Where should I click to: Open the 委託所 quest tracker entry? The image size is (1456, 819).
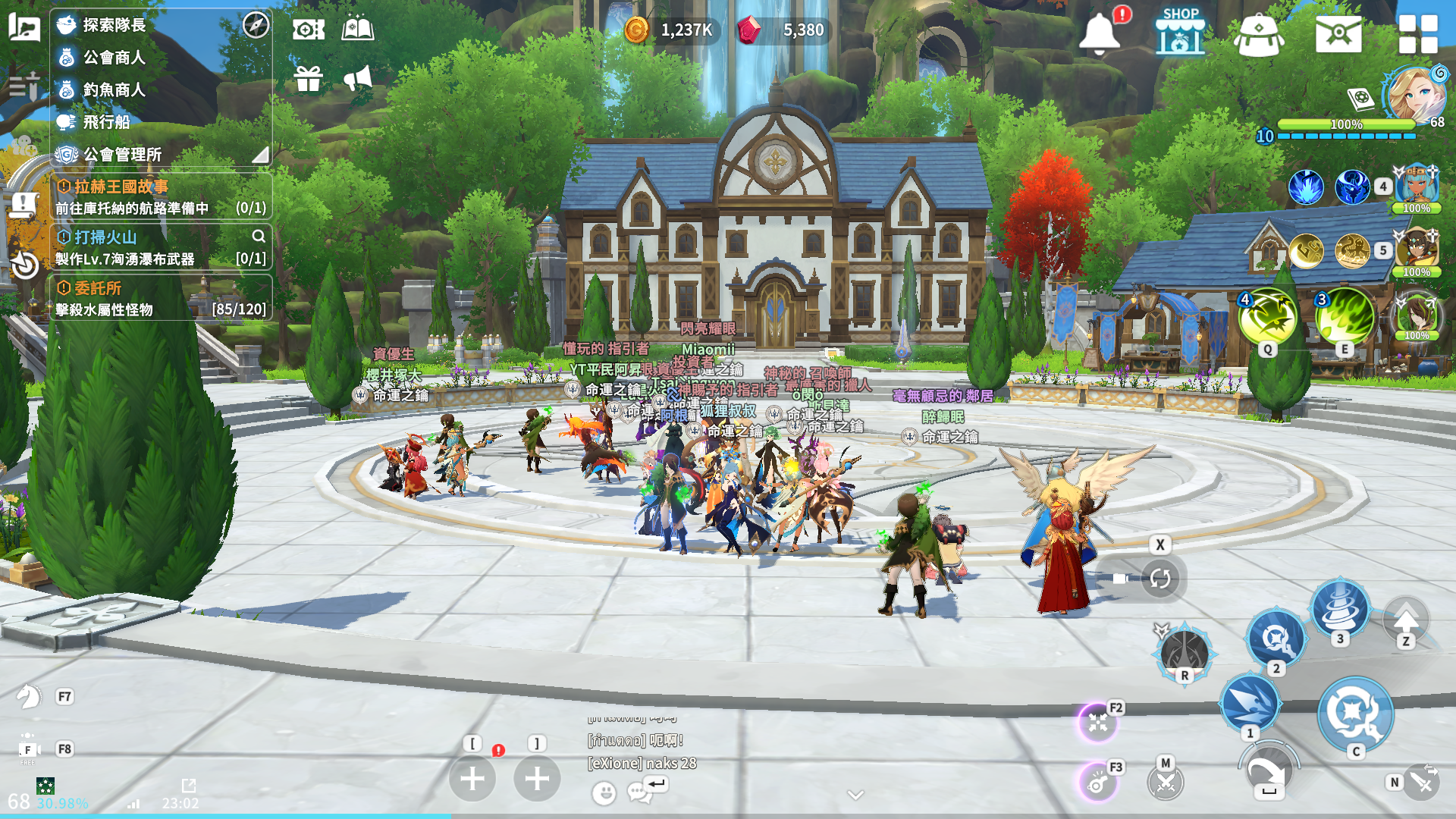(159, 298)
